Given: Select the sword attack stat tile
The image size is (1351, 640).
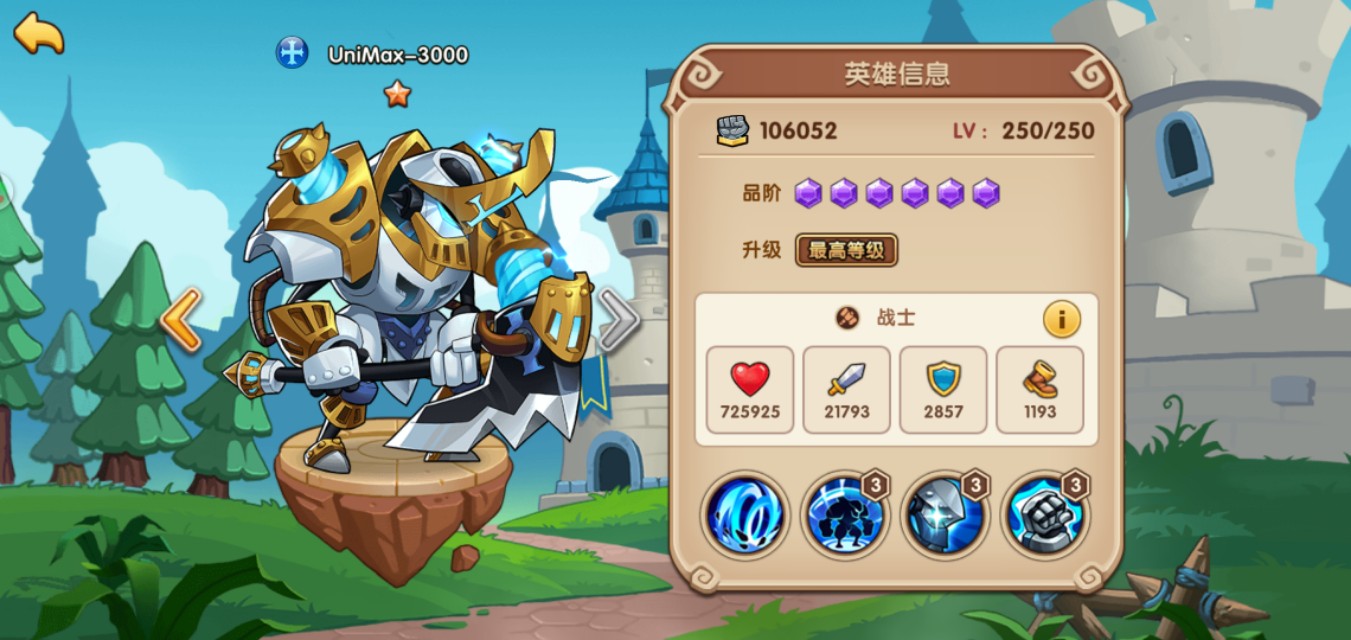Looking at the screenshot, I should 846,389.
